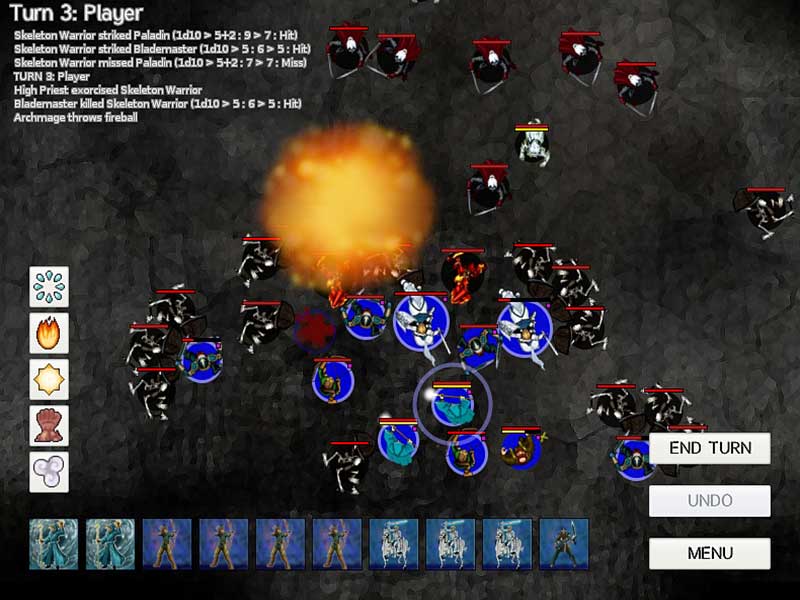The height and width of the screenshot is (600, 800).
Task: Choose the glowing sunburst spell icon
Action: click(49, 379)
